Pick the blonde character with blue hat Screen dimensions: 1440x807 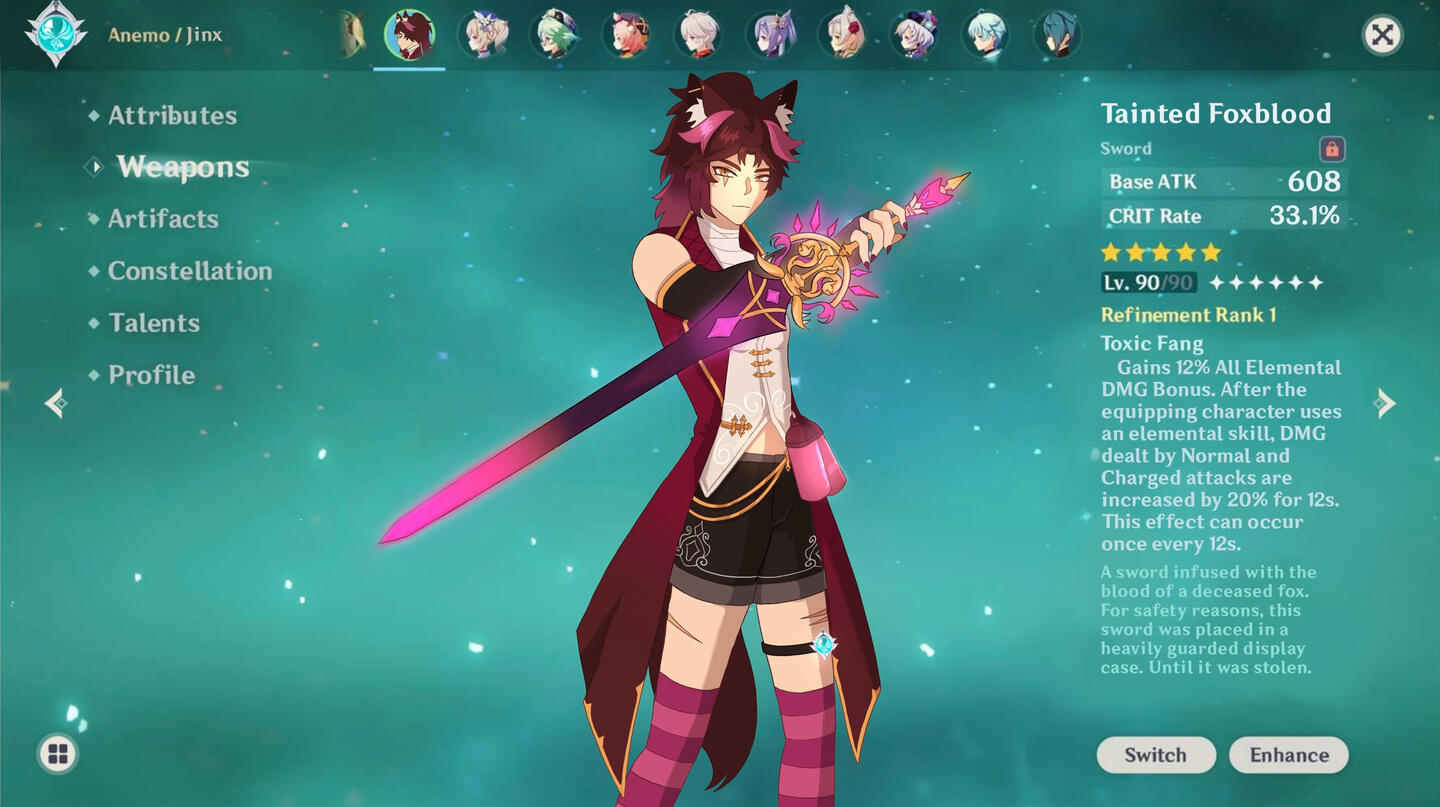(483, 35)
